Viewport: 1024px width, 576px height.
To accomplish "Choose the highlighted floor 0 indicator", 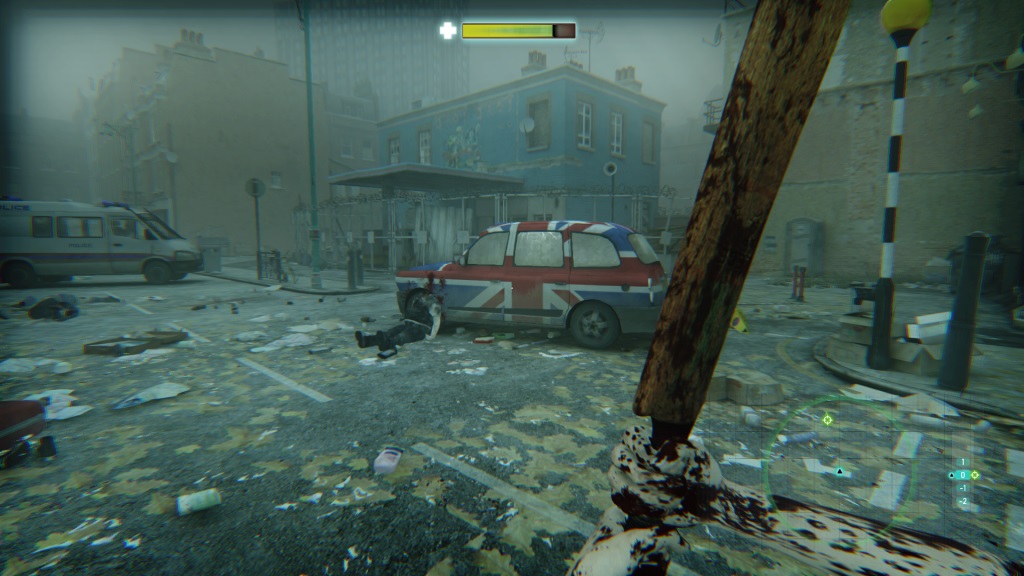I will pyautogui.click(x=963, y=475).
